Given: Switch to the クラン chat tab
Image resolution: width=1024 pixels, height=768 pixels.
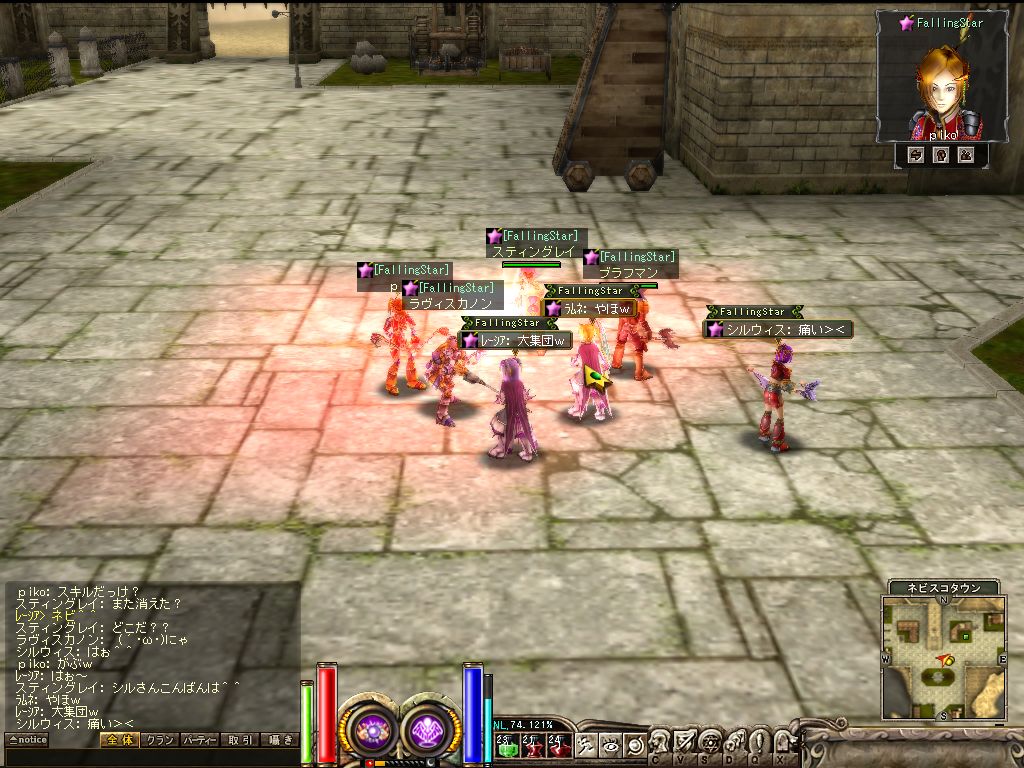Looking at the screenshot, I should (x=158, y=740).
